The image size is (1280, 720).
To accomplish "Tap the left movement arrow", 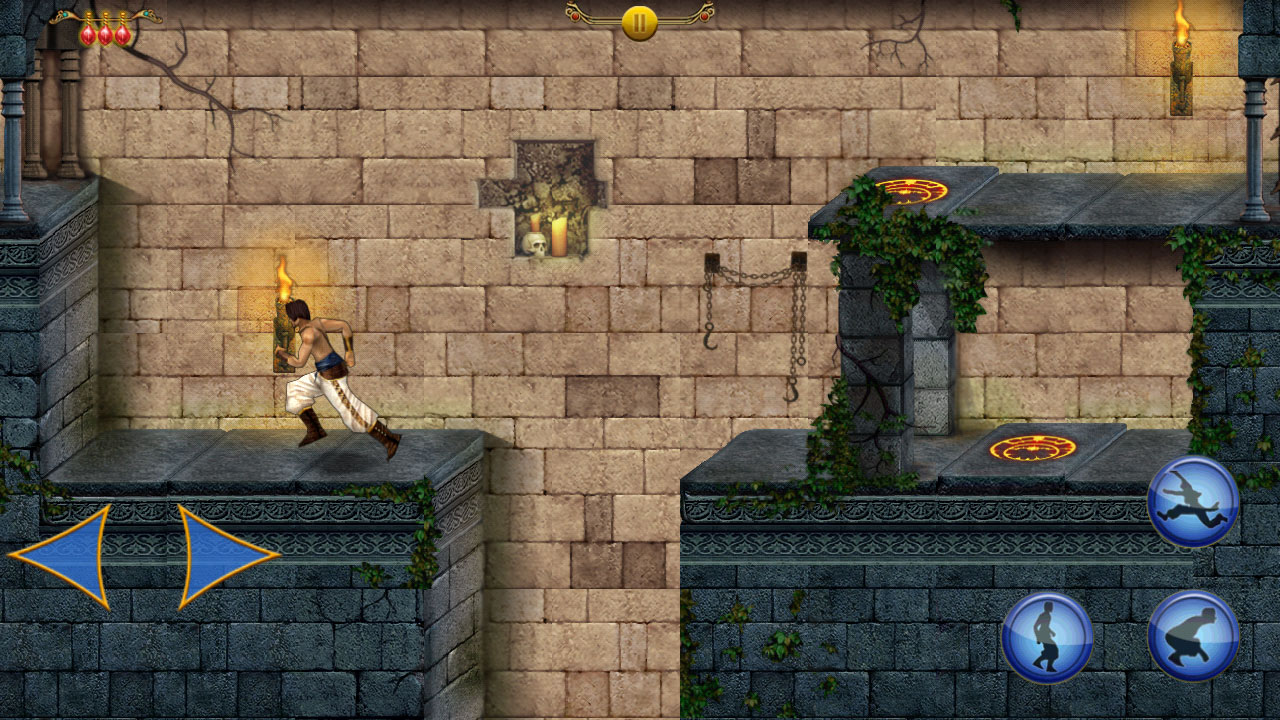I will [x=65, y=555].
